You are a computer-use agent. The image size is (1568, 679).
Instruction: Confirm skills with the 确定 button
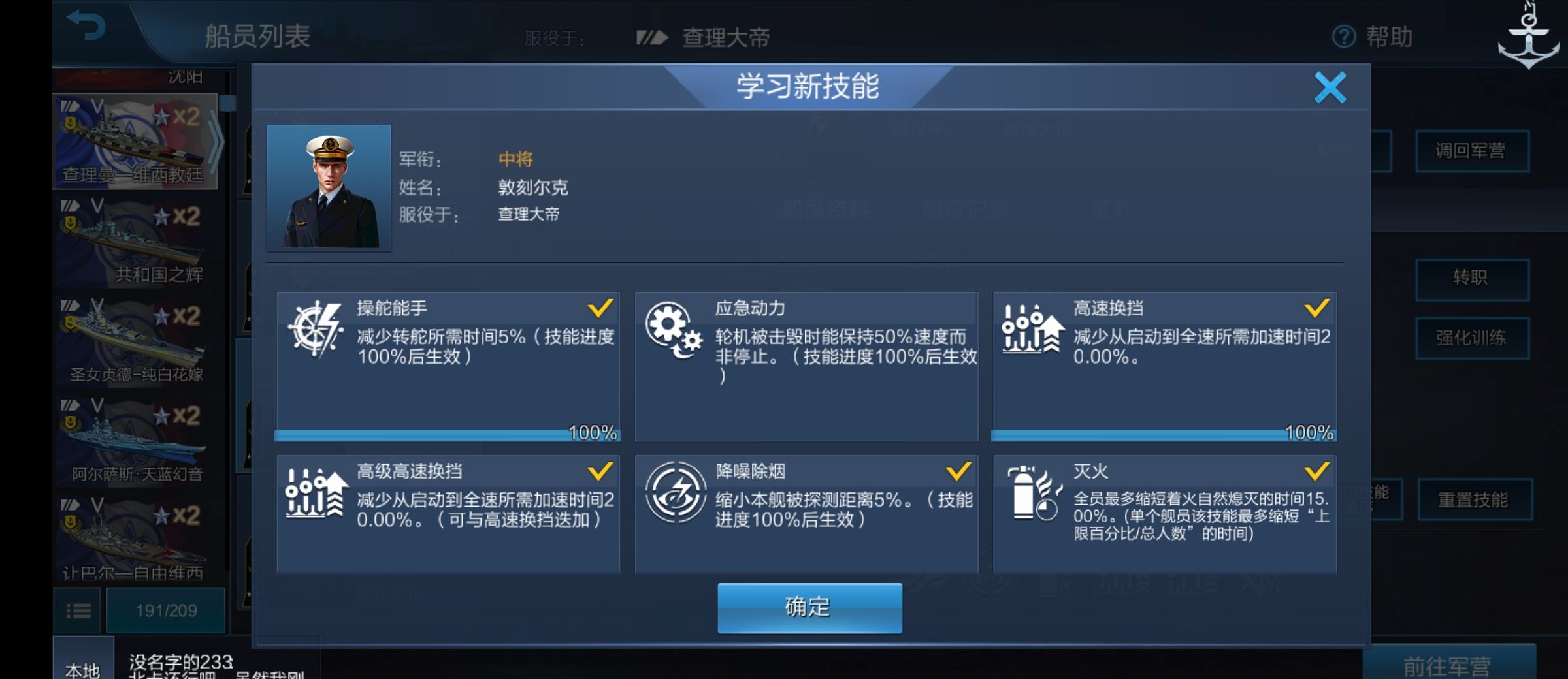click(809, 607)
